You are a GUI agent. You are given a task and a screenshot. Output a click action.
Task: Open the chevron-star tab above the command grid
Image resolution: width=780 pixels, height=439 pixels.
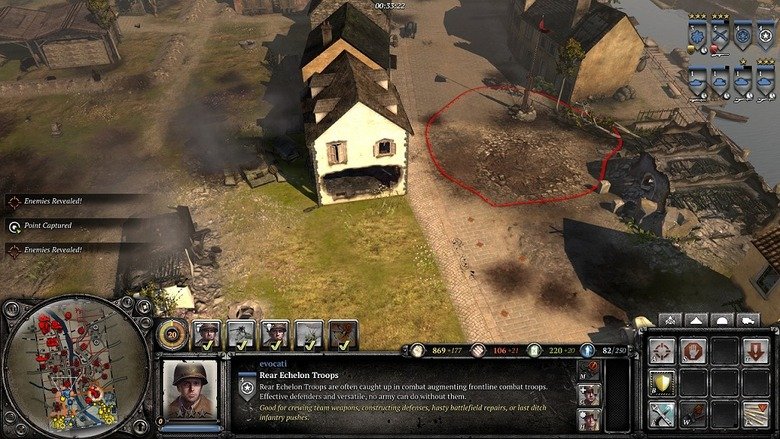click(x=670, y=320)
